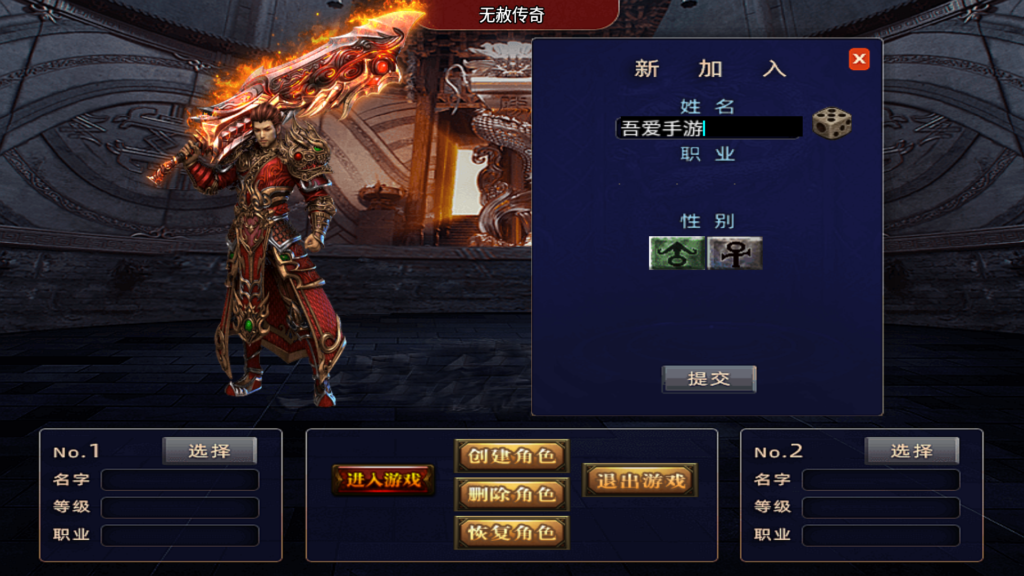This screenshot has height=576, width=1024.
Task: Select the male gender icon
Action: (x=677, y=253)
